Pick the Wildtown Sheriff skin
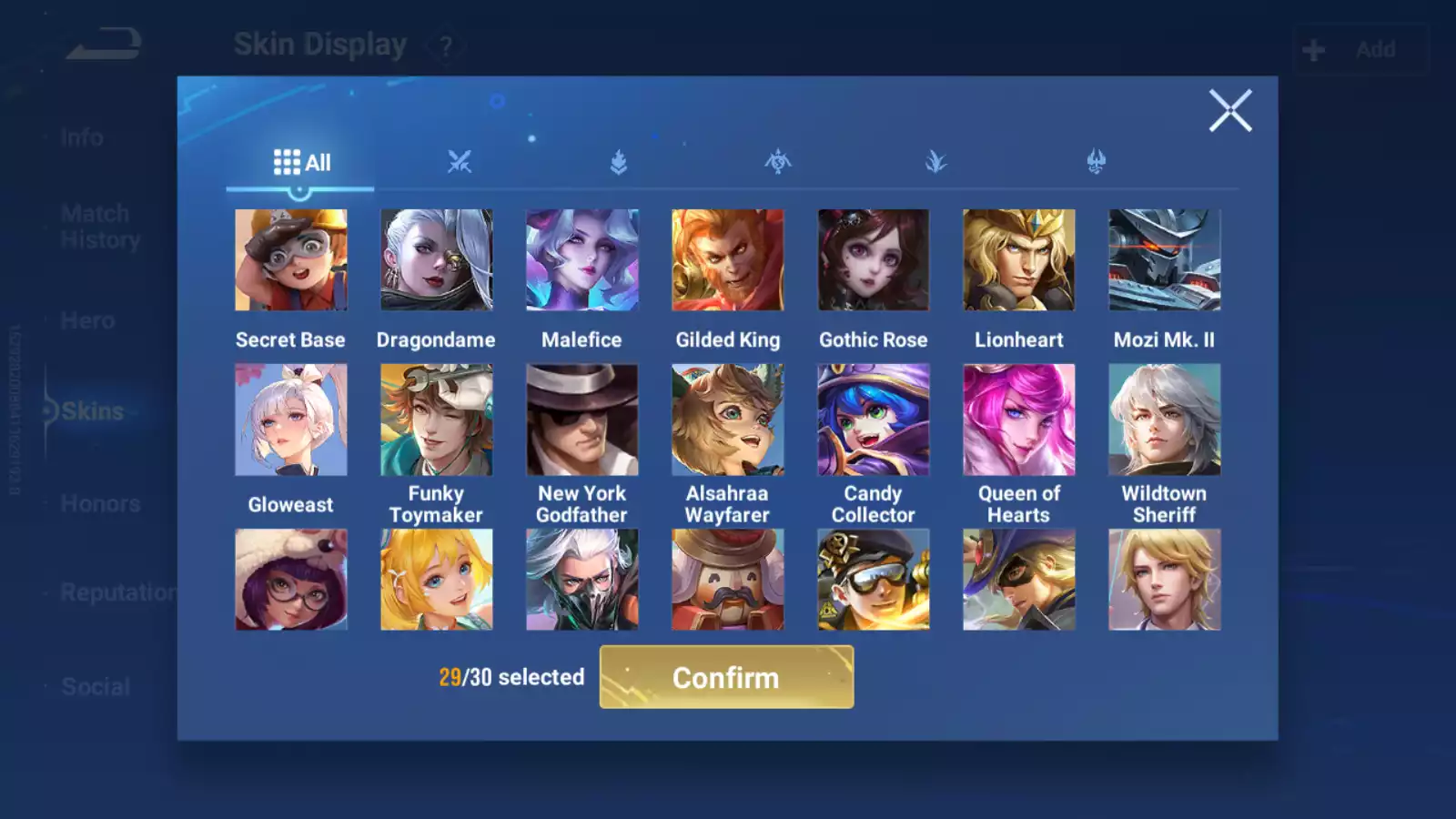Viewport: 1456px width, 819px height. [x=1164, y=420]
